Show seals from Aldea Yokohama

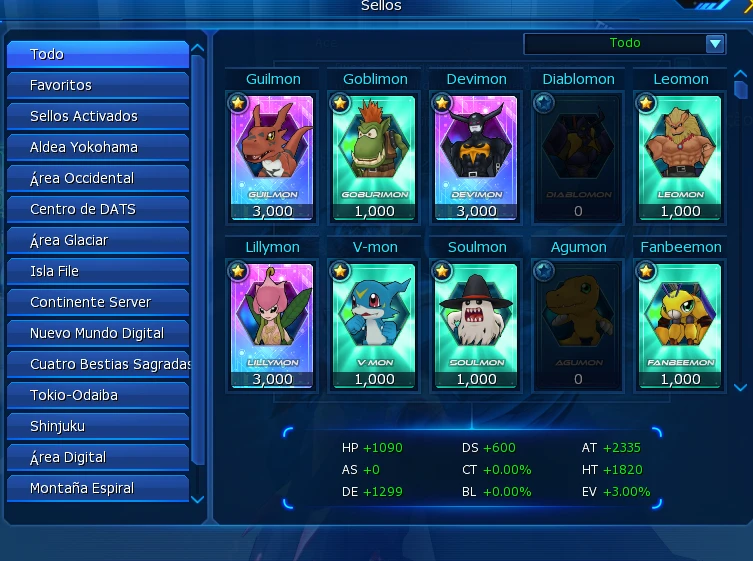pos(97,147)
